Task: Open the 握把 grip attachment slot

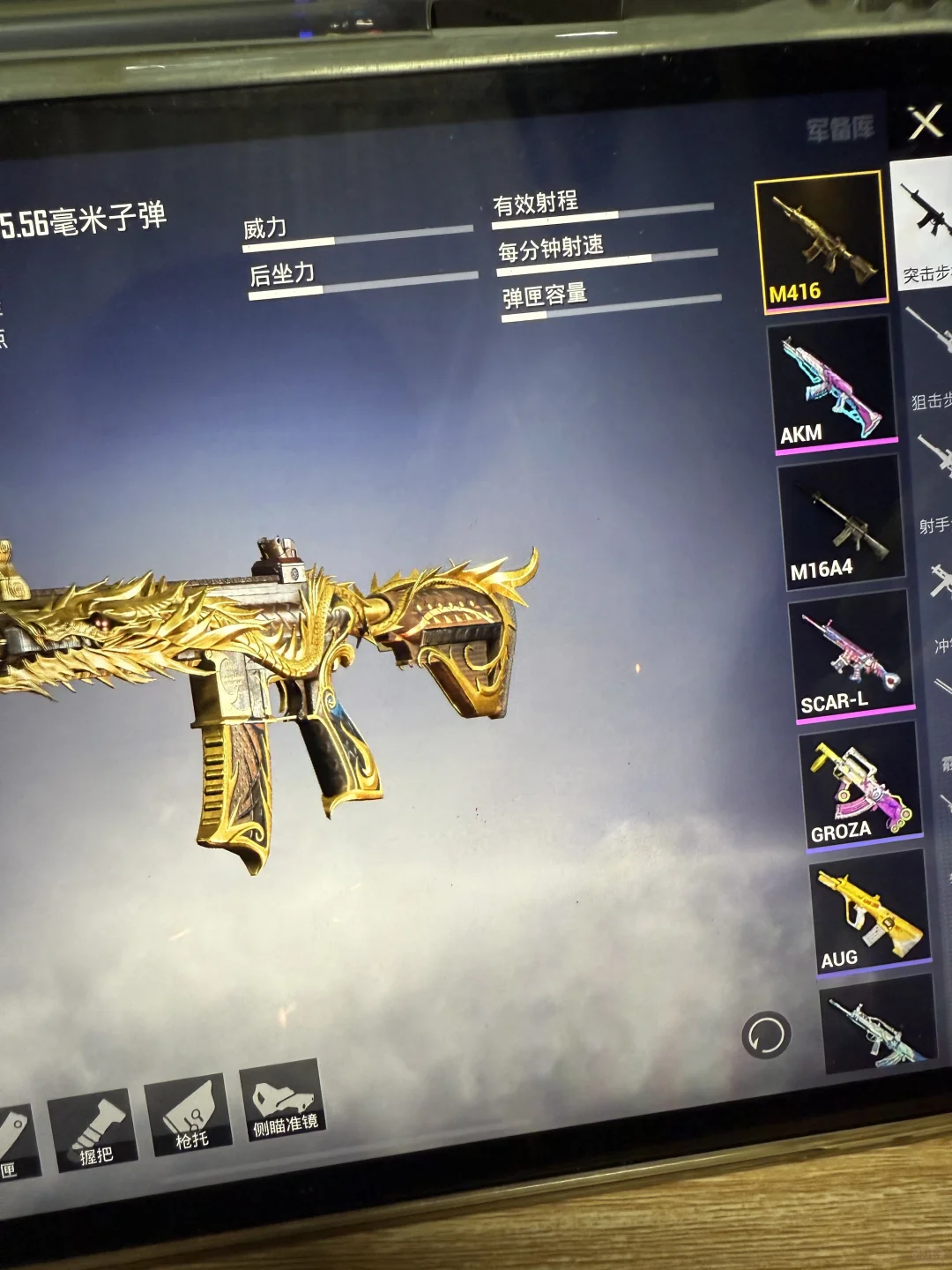Action: [94, 1130]
